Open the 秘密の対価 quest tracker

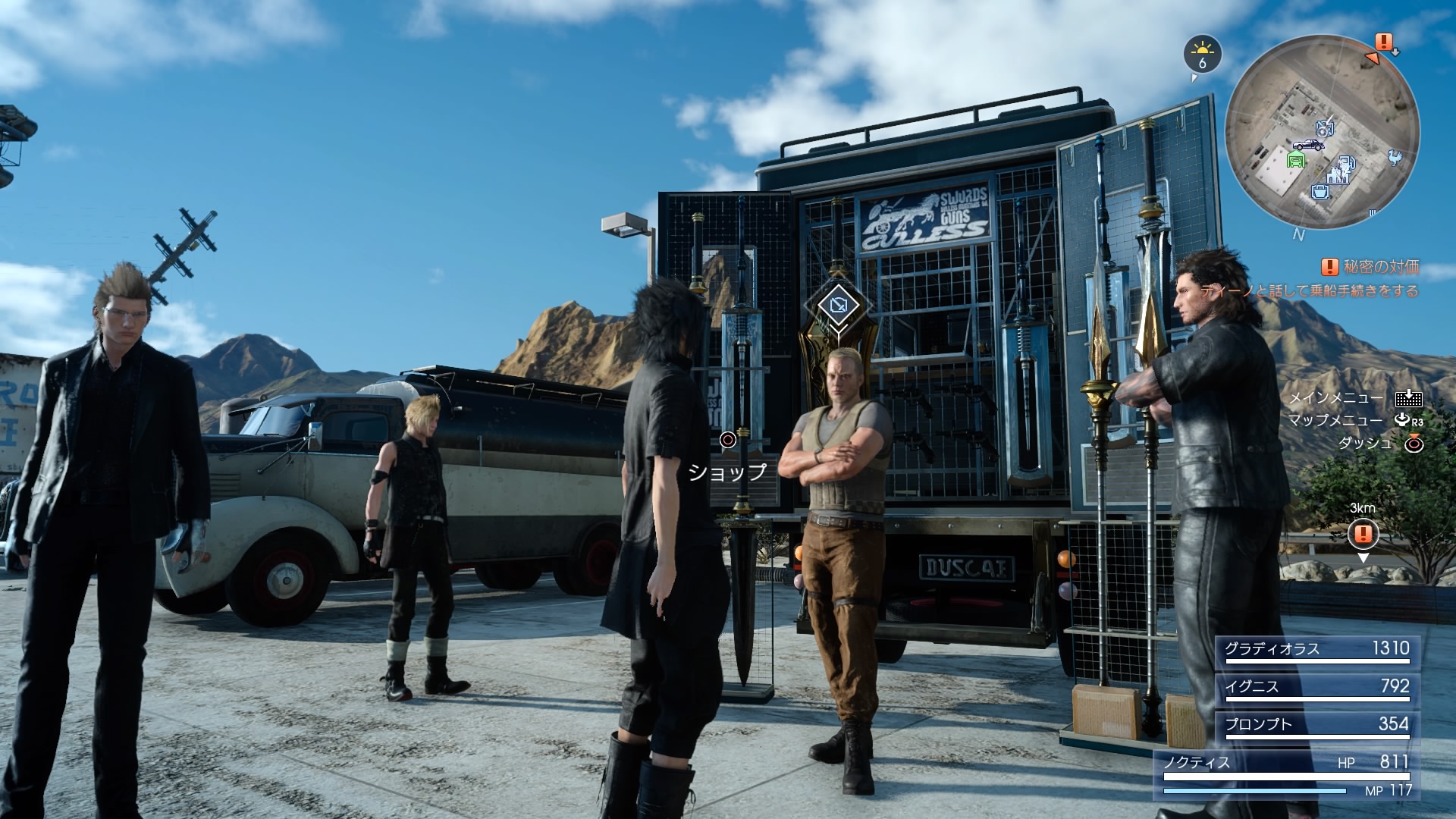(x=1370, y=267)
